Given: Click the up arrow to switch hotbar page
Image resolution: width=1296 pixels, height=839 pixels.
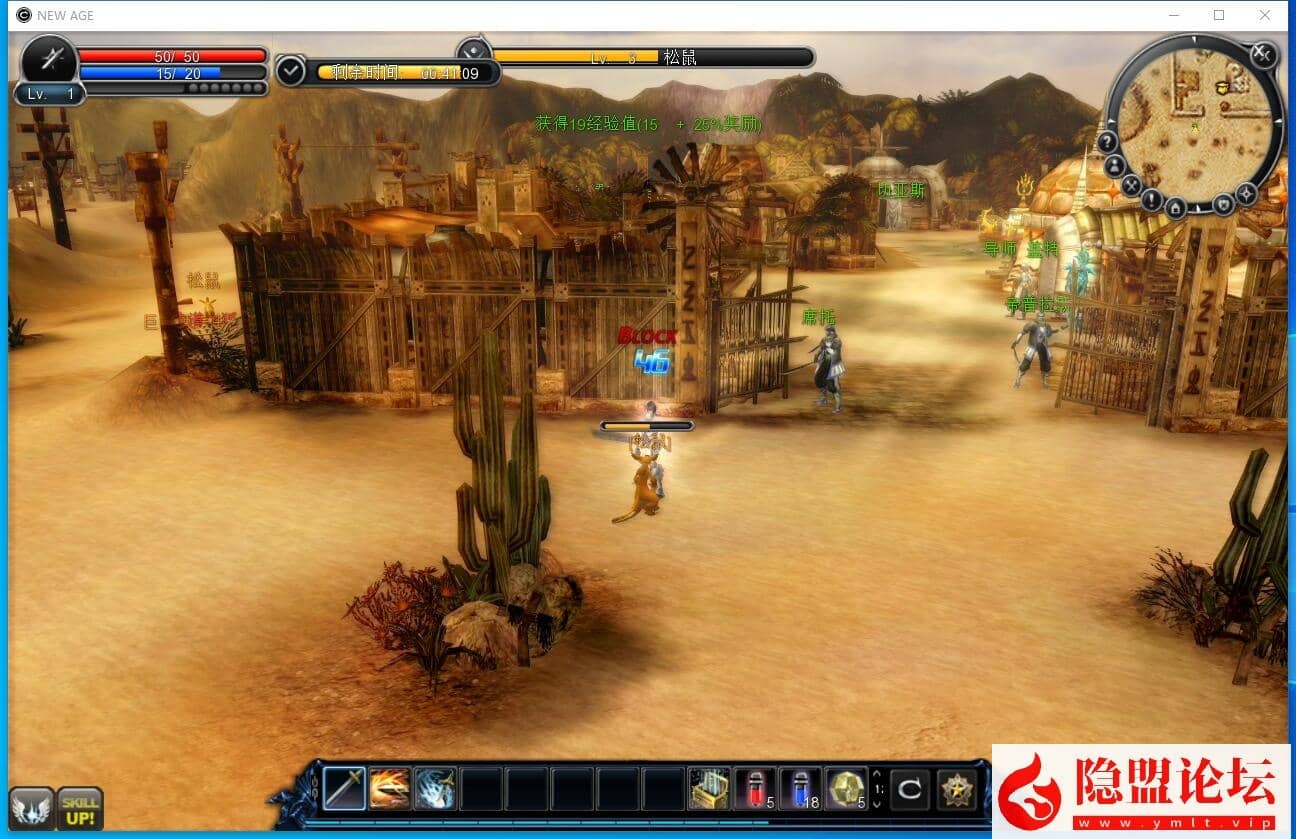Looking at the screenshot, I should [875, 776].
